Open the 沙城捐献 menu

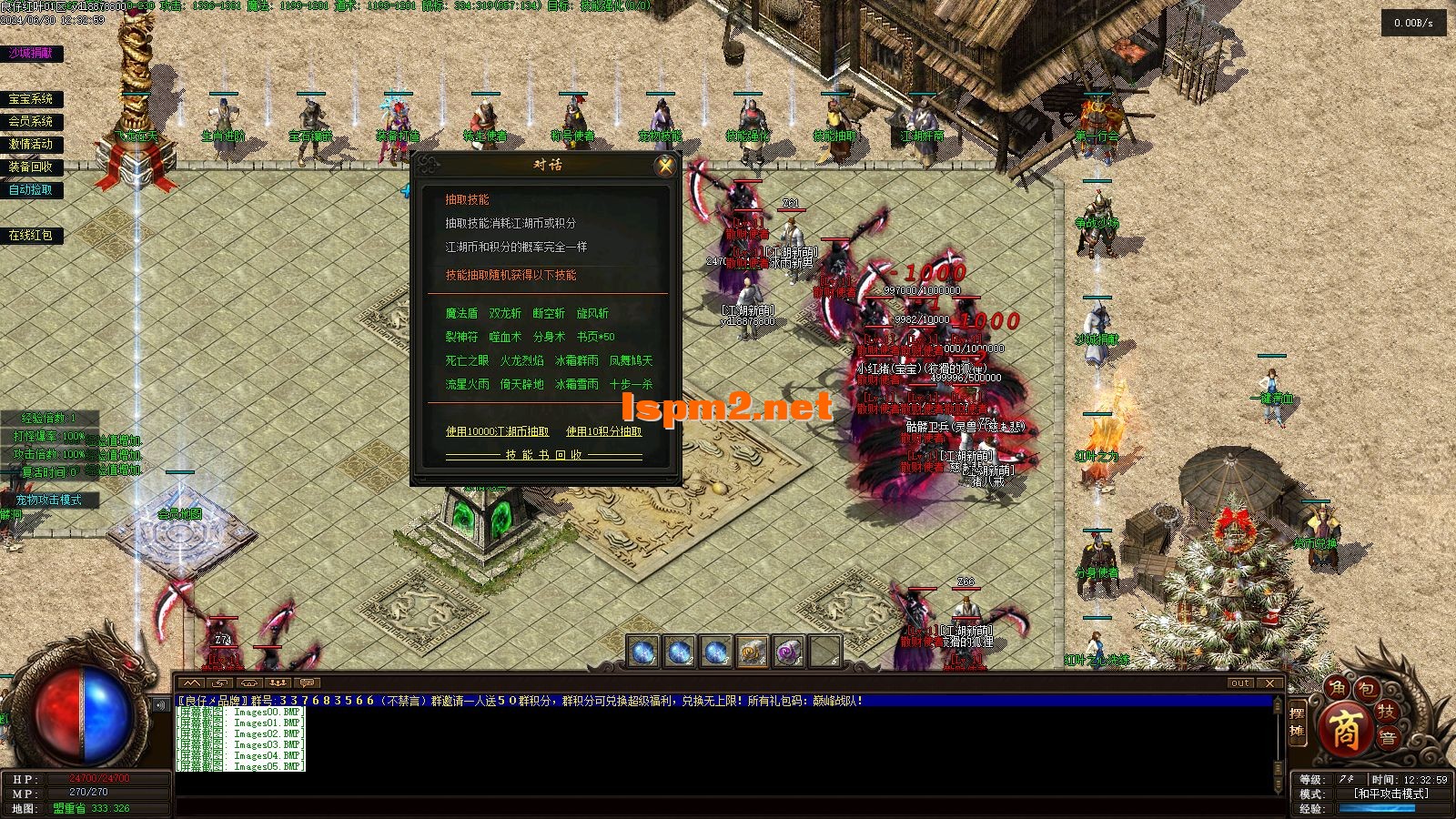[x=31, y=54]
